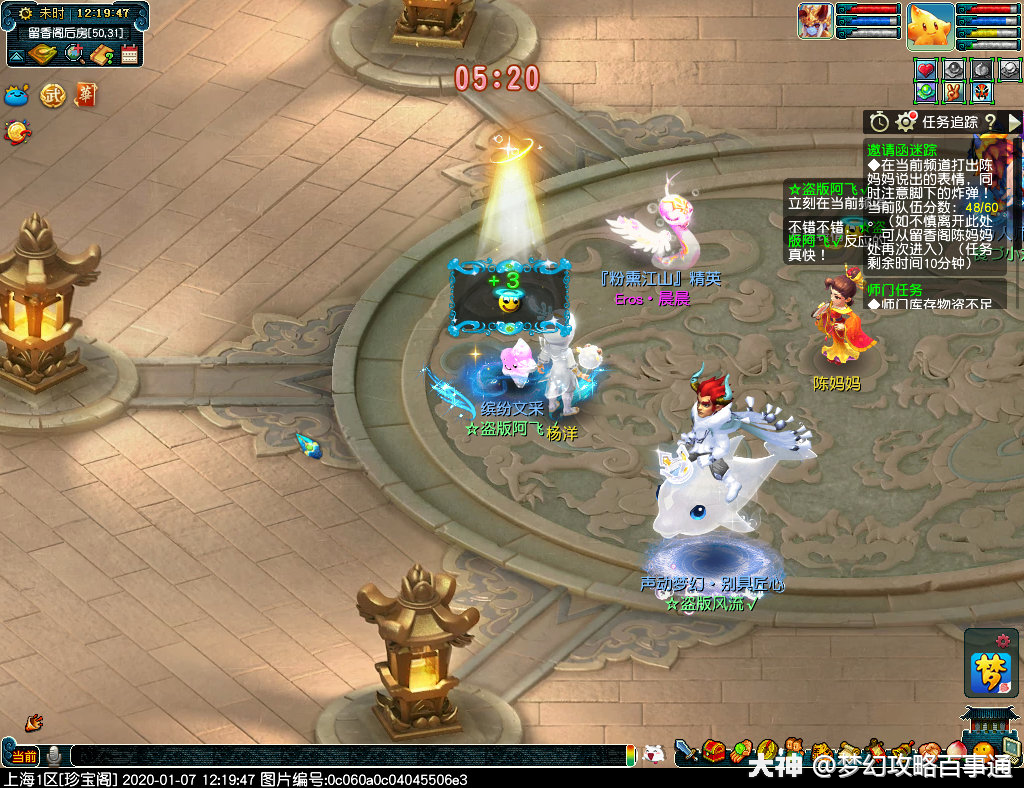Open the world map globe icon
This screenshot has width=1024, height=788.
74,54
